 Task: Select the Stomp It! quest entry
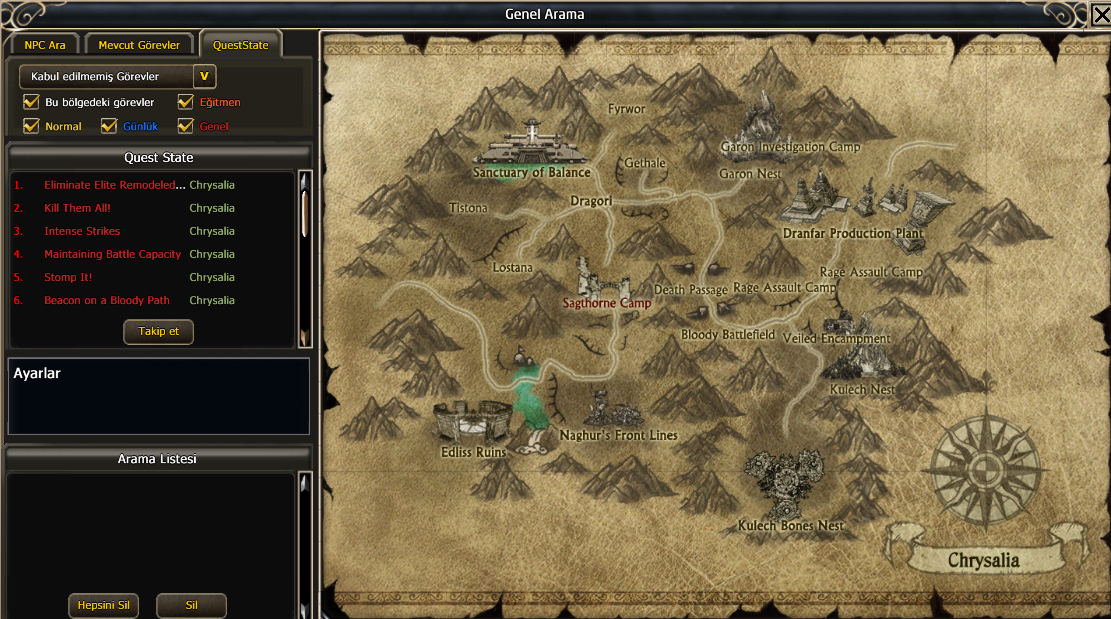tap(68, 277)
